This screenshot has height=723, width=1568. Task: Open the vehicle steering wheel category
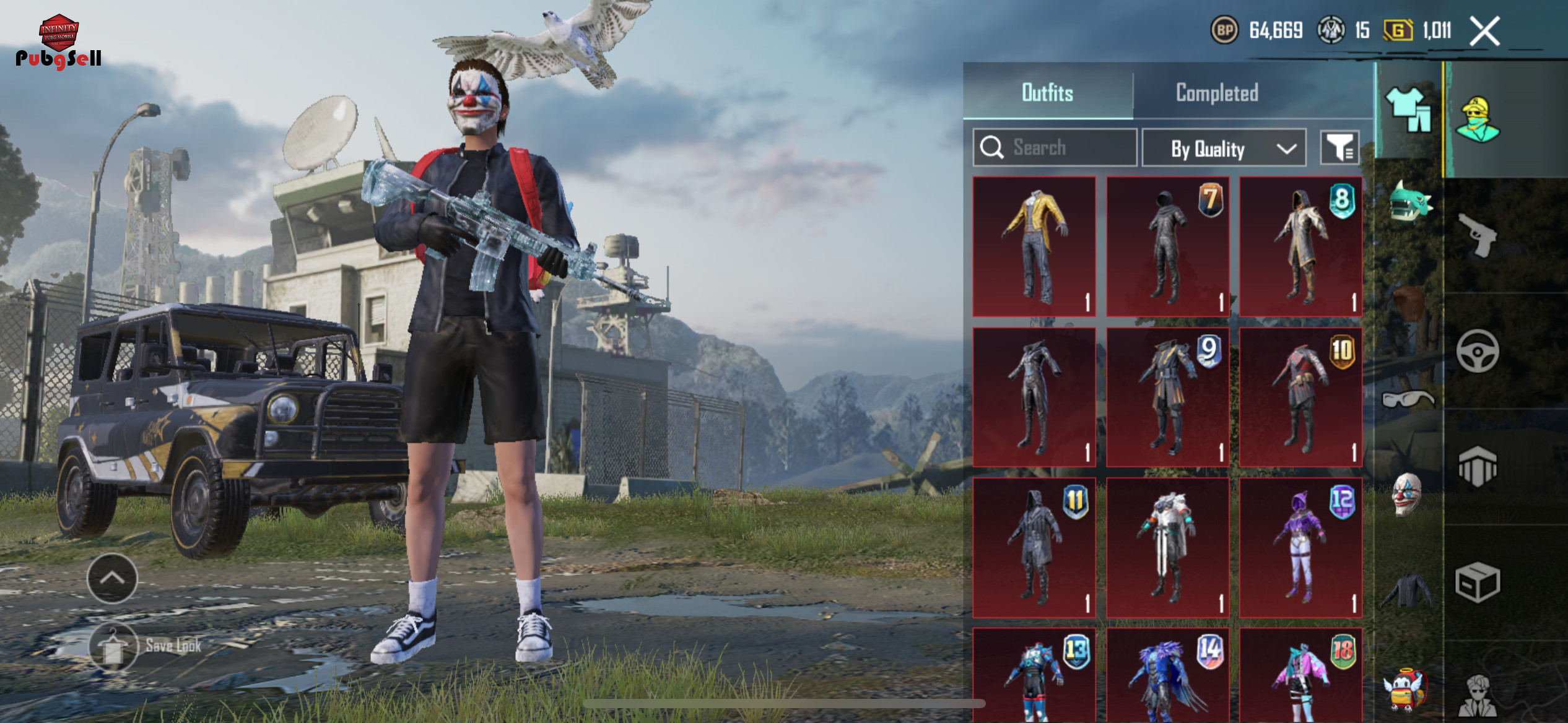pyautogui.click(x=1478, y=352)
